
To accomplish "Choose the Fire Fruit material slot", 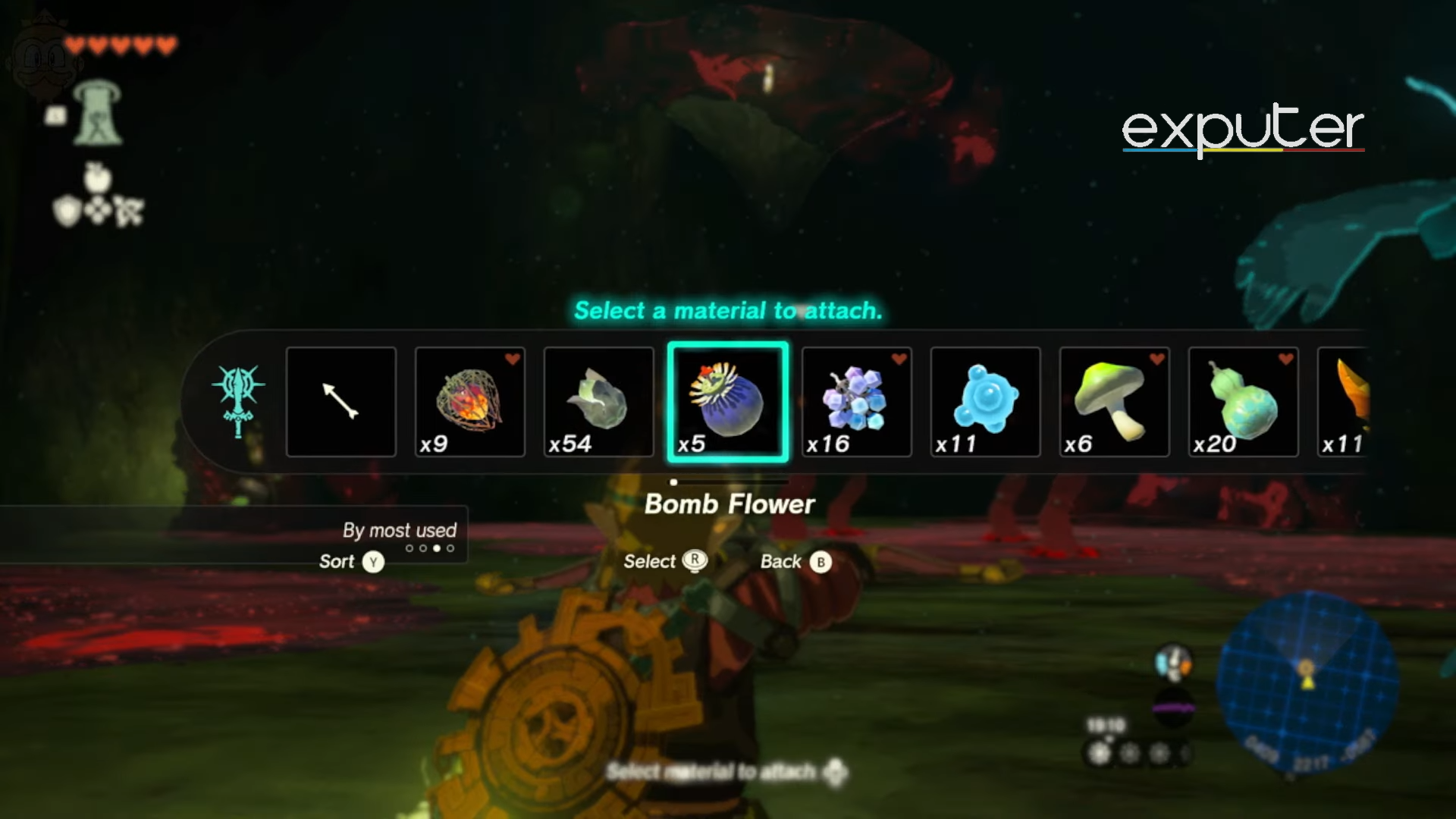I will [x=470, y=402].
